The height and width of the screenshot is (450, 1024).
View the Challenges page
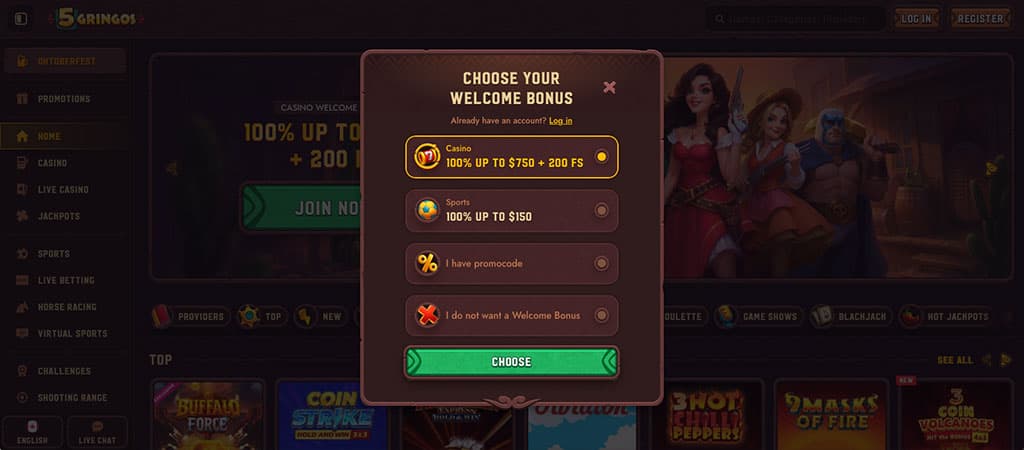pyautogui.click(x=64, y=371)
